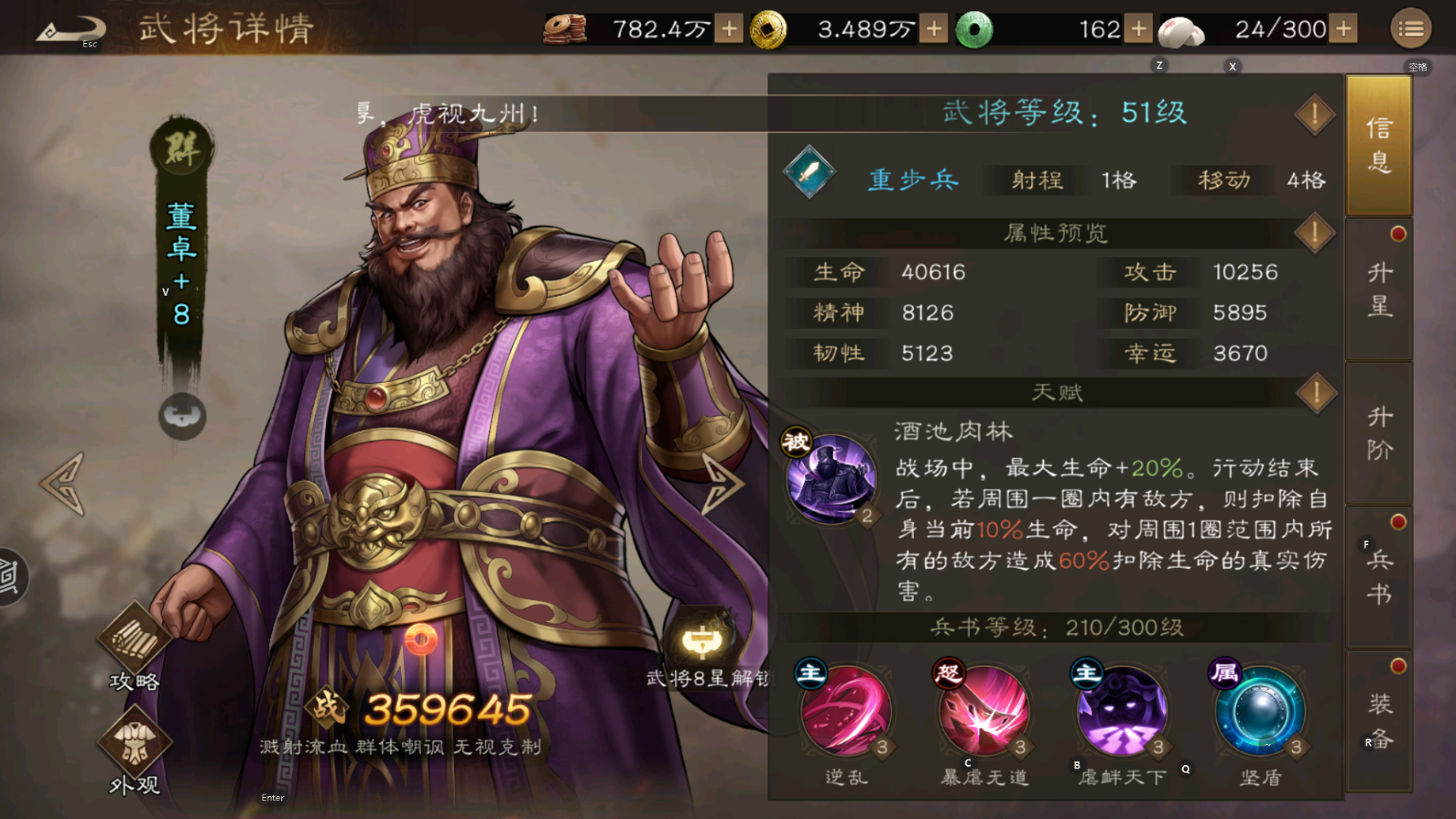Go back using the return arrow
1456x819 pixels.
70,30
